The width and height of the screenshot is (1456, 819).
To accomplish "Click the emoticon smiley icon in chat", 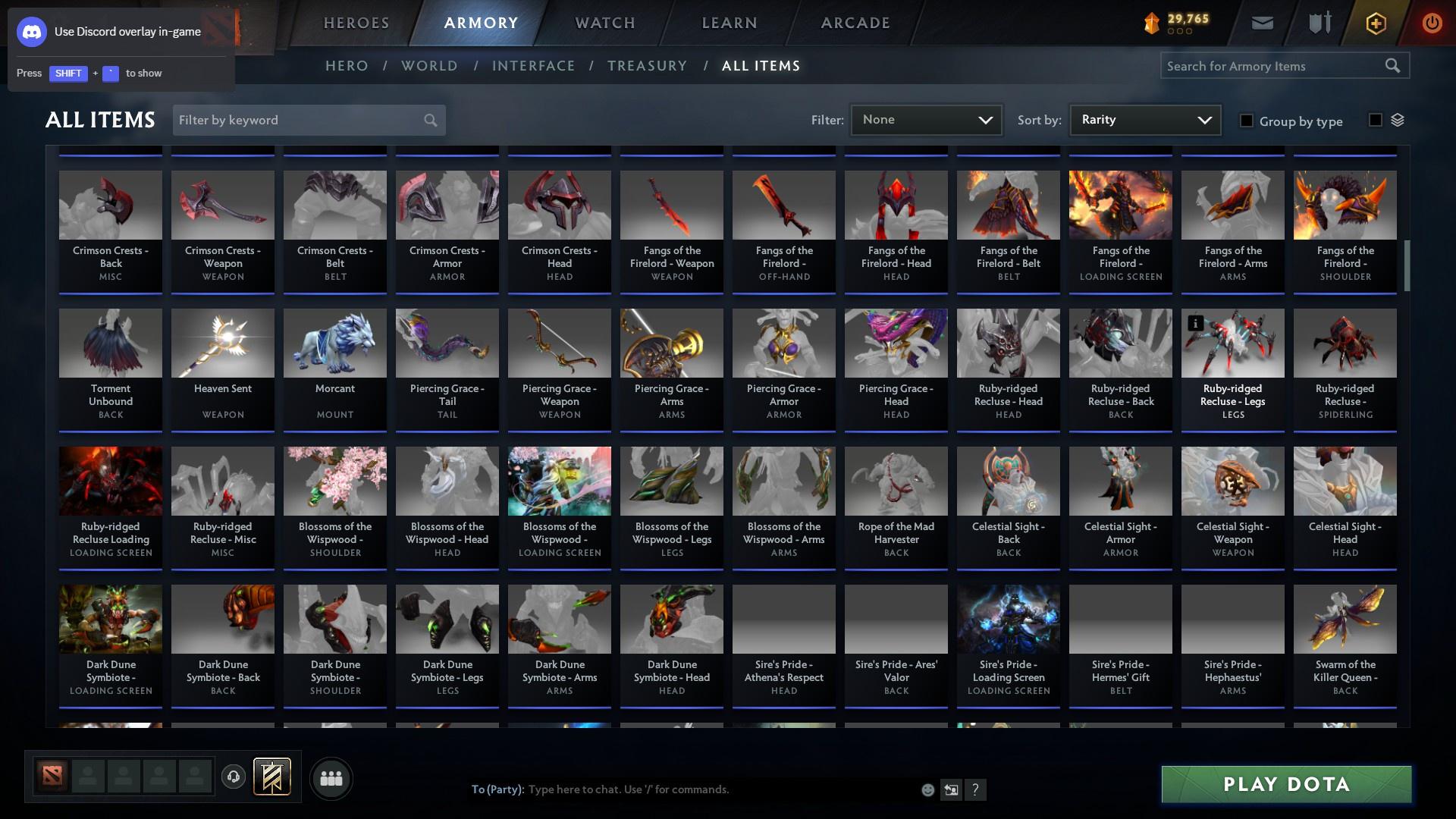I will pos(927,789).
